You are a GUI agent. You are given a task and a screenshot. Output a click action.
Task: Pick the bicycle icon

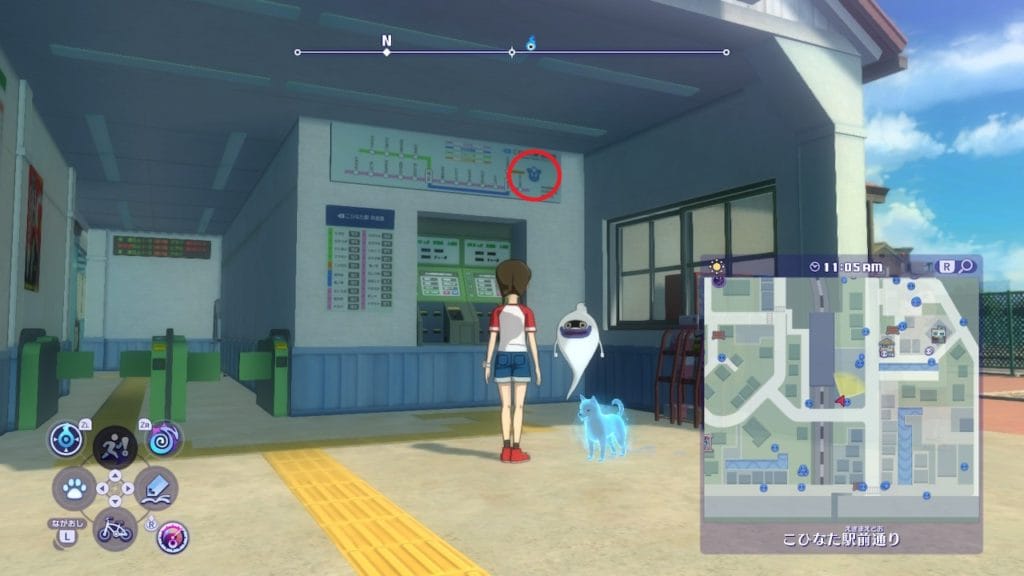(x=114, y=527)
